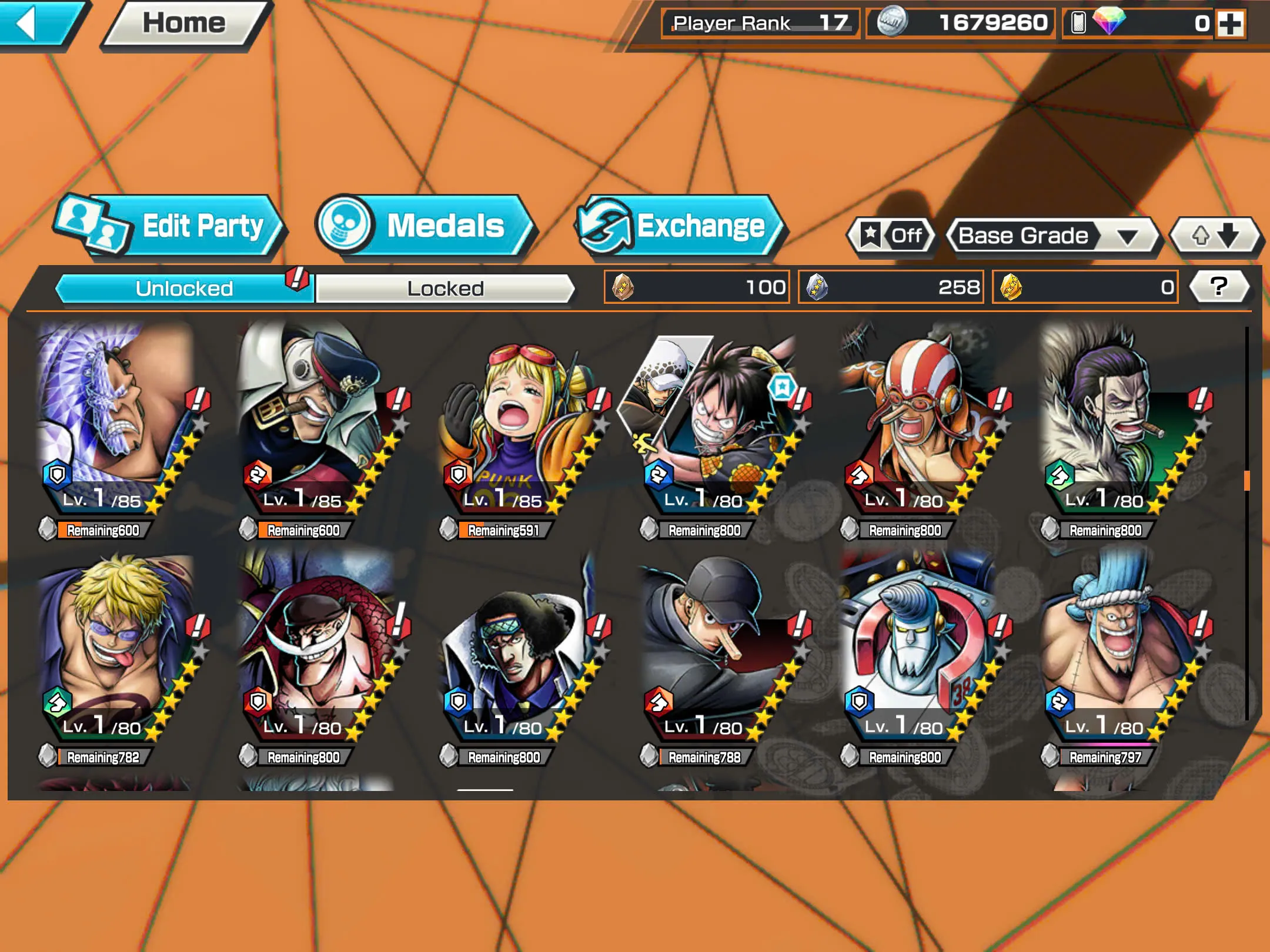This screenshot has height=952, width=1270.
Task: Tap the silver fragment counter icon
Action: click(x=817, y=286)
